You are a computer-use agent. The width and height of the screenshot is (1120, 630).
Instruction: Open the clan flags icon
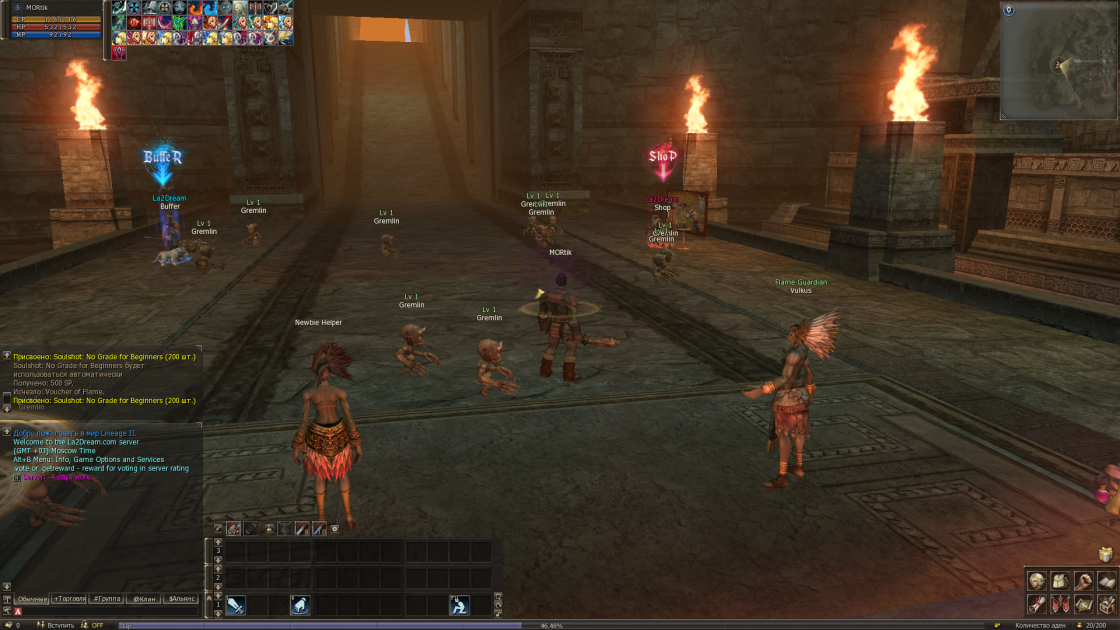[1060, 604]
